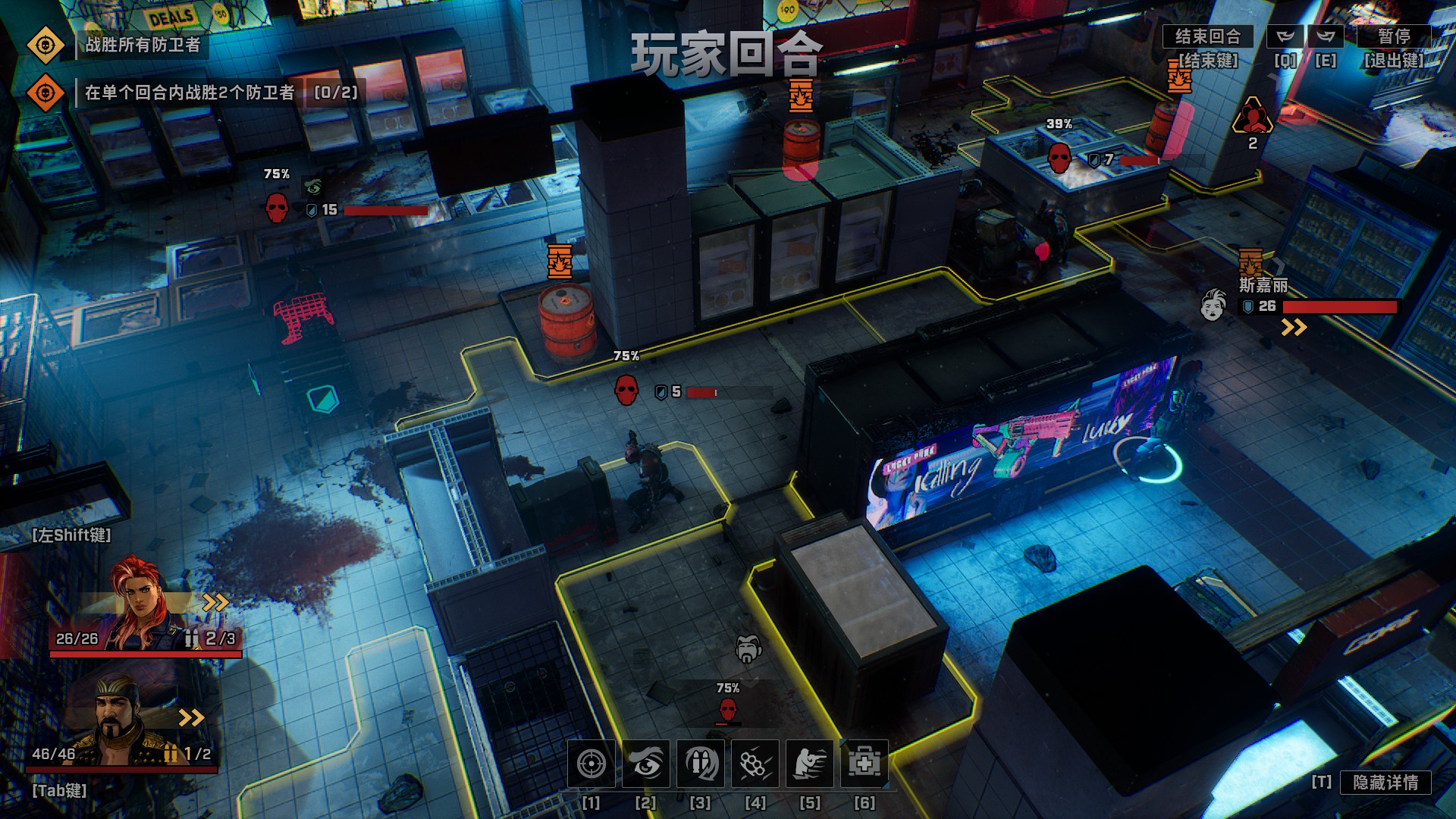Select the enemy skull marker with 5 armor
The height and width of the screenshot is (819, 1456).
[626, 391]
